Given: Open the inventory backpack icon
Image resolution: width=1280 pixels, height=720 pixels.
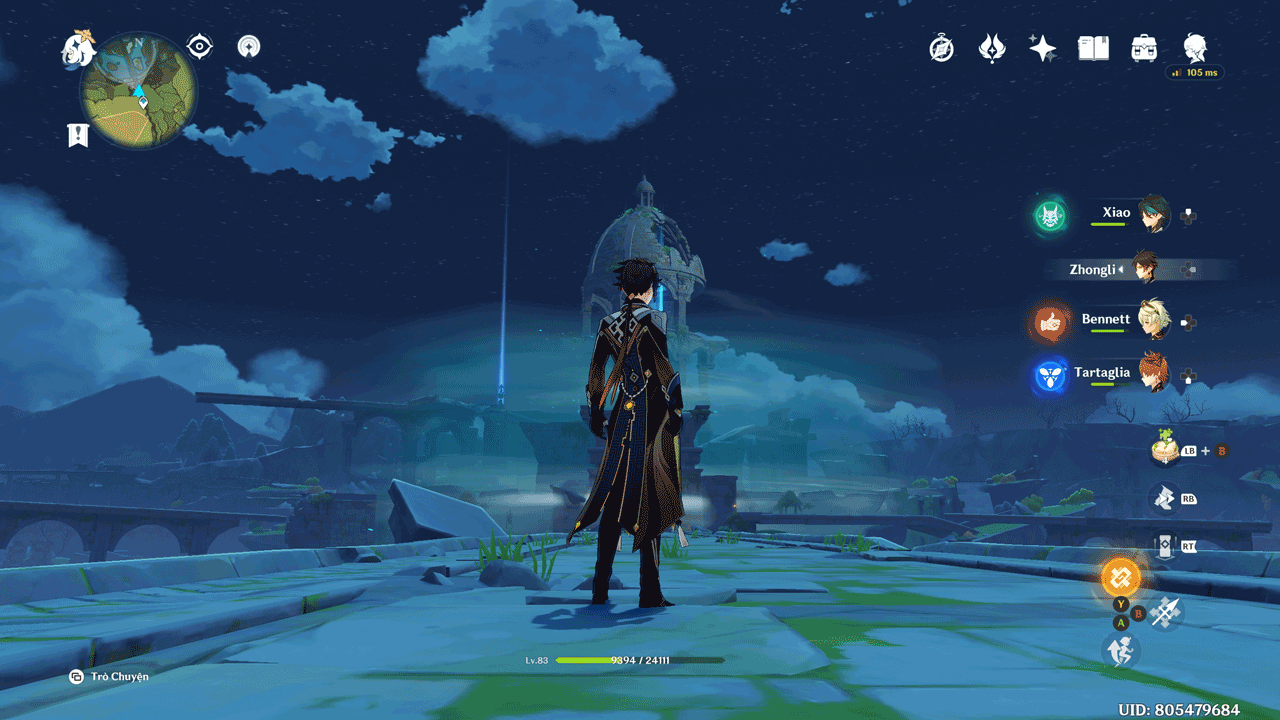Looking at the screenshot, I should (1144, 48).
